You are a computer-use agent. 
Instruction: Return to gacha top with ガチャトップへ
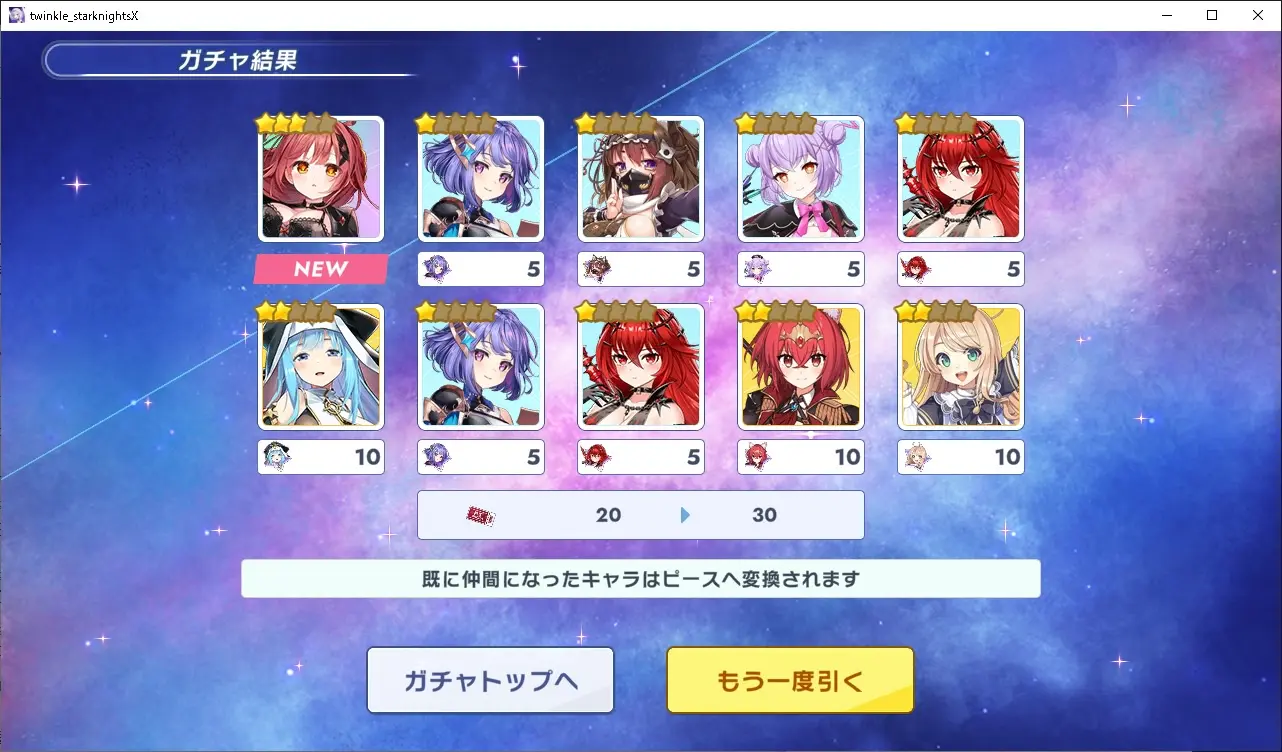(490, 680)
